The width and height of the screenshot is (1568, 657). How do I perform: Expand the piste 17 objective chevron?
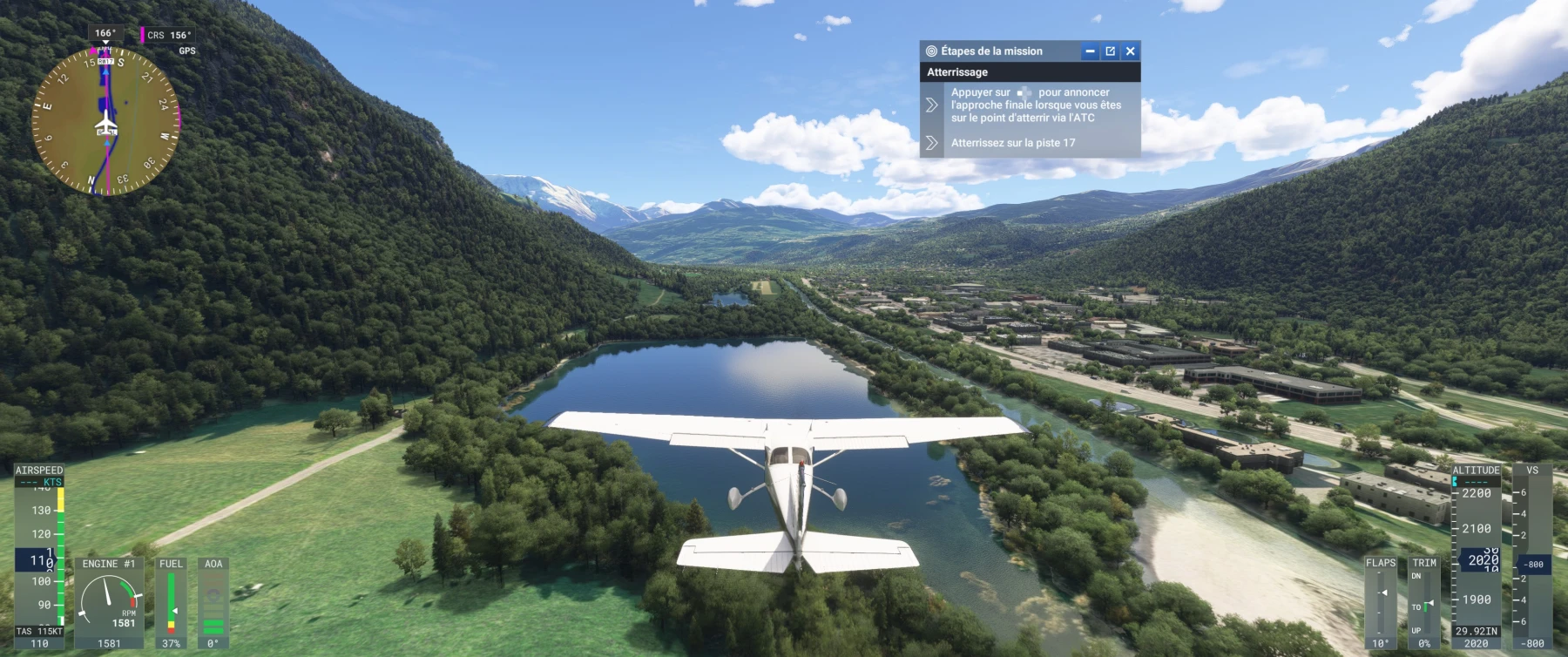(x=933, y=145)
